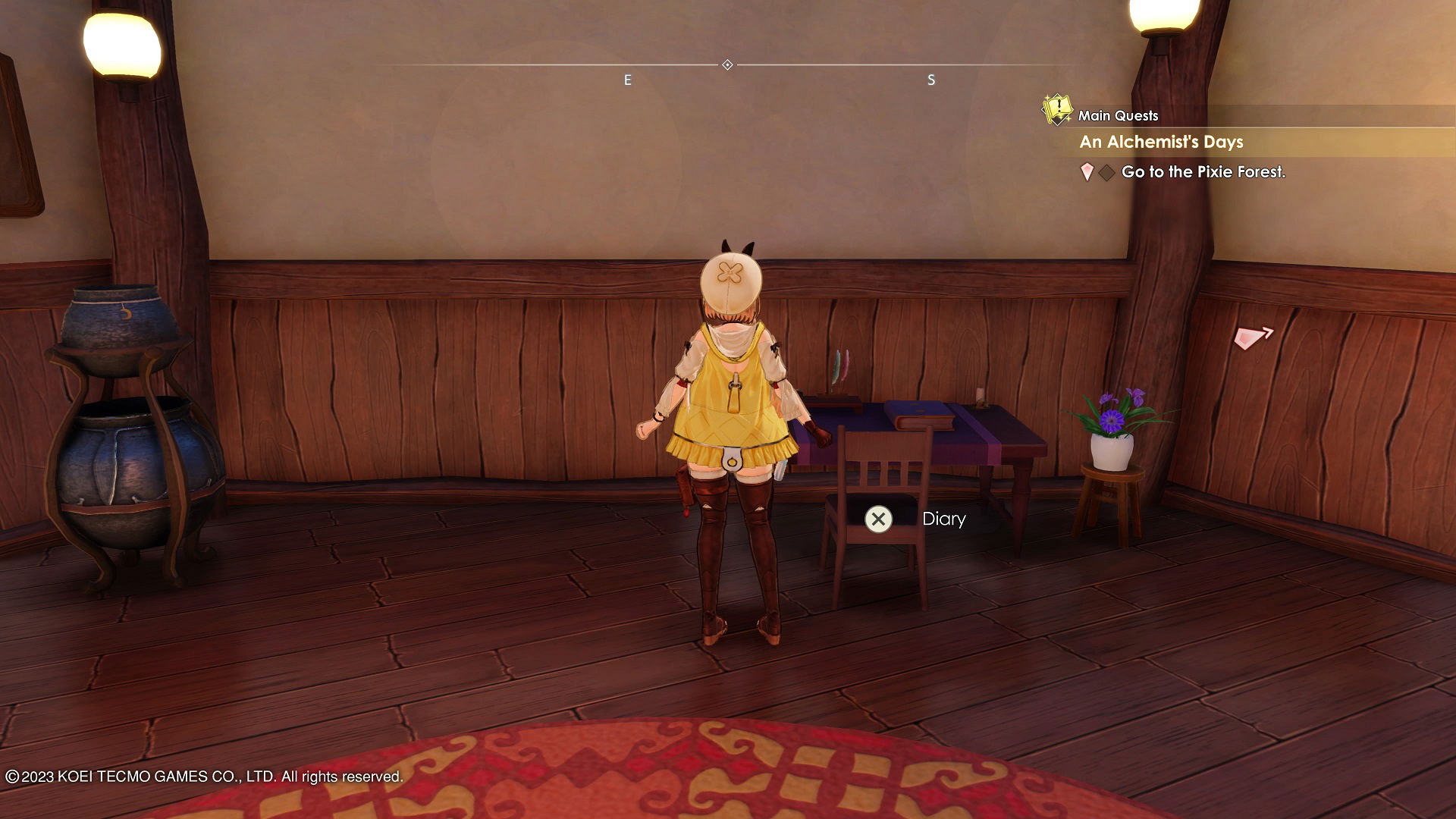Click the Go to the Pixie Forest objective
The width and height of the screenshot is (1456, 819).
tap(1203, 172)
